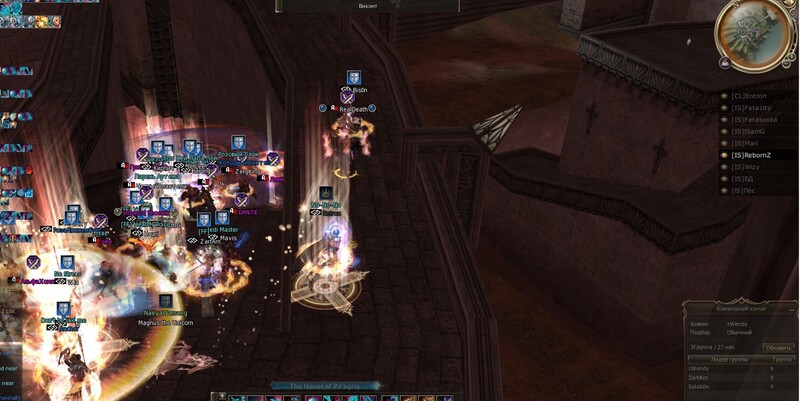Click the Обновить refresh button
The height and width of the screenshot is (401, 800).
[779, 347]
